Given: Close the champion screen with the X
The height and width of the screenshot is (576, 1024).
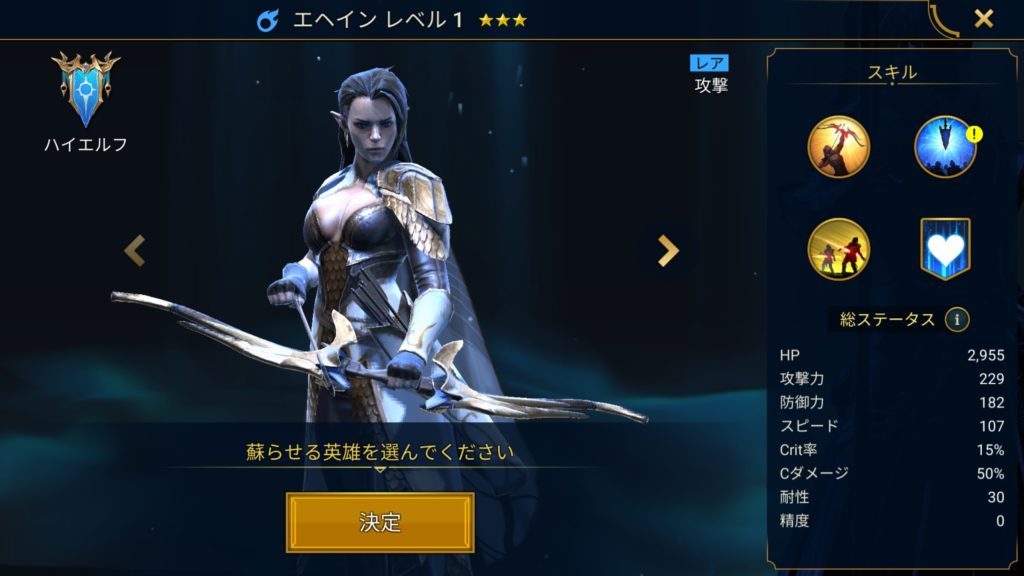Looking at the screenshot, I should [984, 19].
